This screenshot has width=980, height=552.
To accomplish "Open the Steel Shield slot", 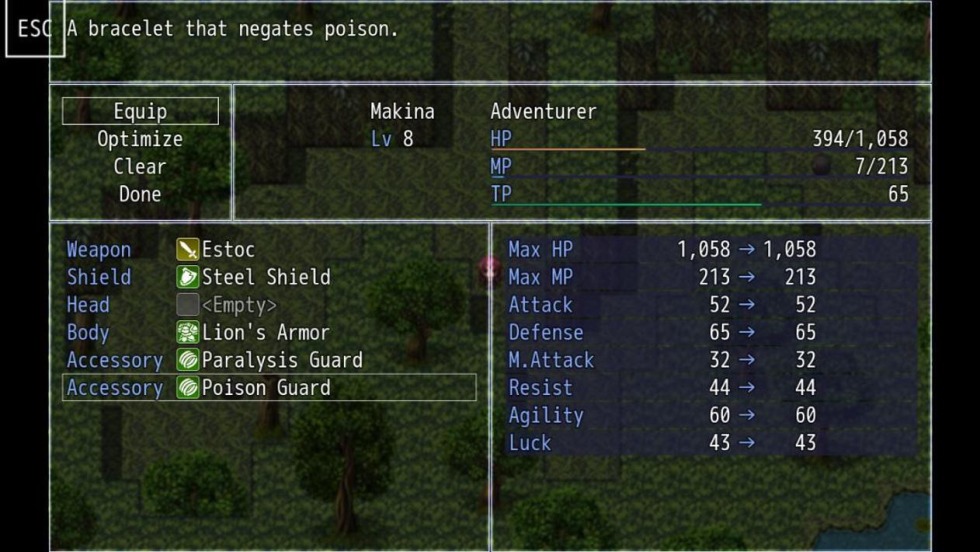I will pos(268,277).
